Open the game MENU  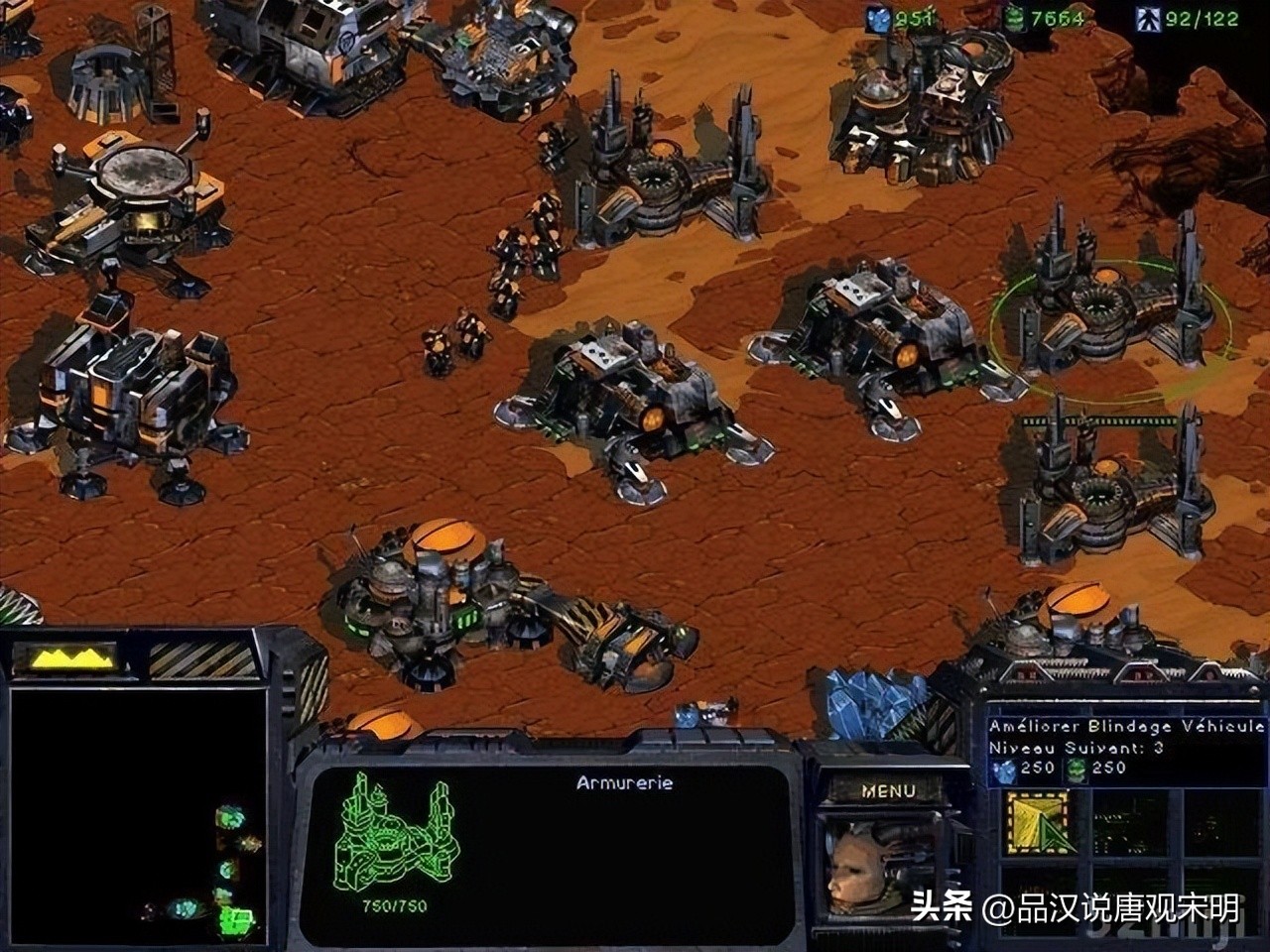click(x=888, y=790)
